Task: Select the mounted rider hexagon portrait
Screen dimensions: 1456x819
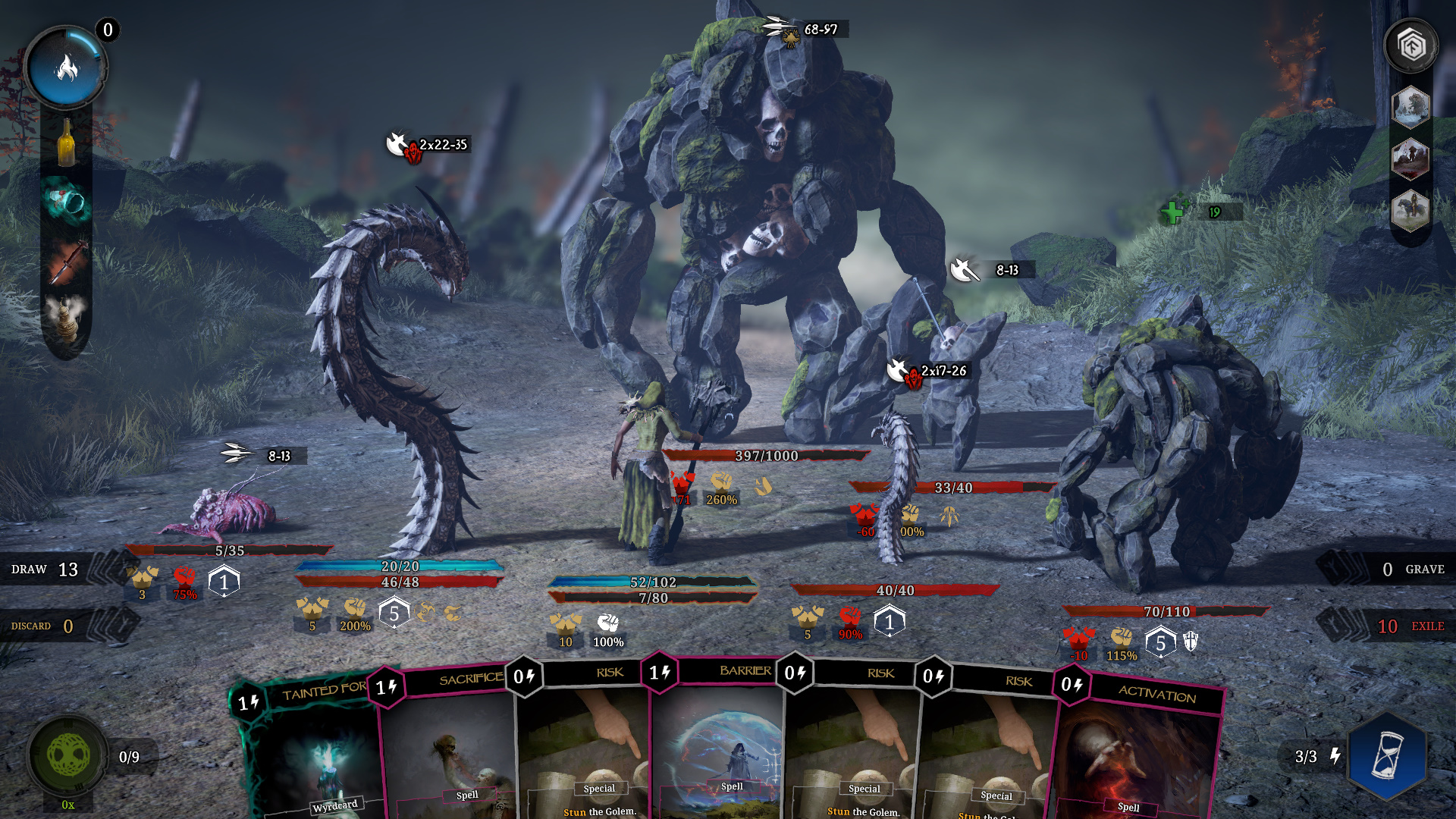Action: 1410,210
